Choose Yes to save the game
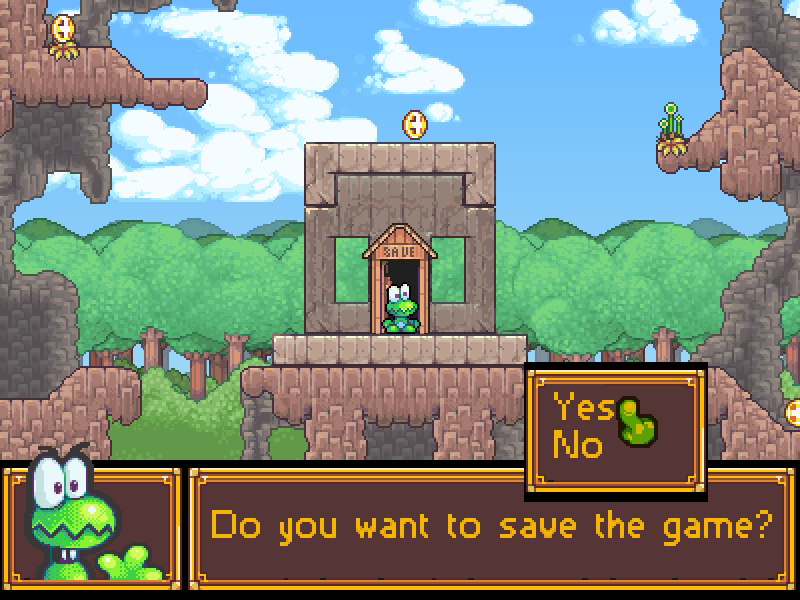Screen dimensions: 800x600 (x=584, y=408)
